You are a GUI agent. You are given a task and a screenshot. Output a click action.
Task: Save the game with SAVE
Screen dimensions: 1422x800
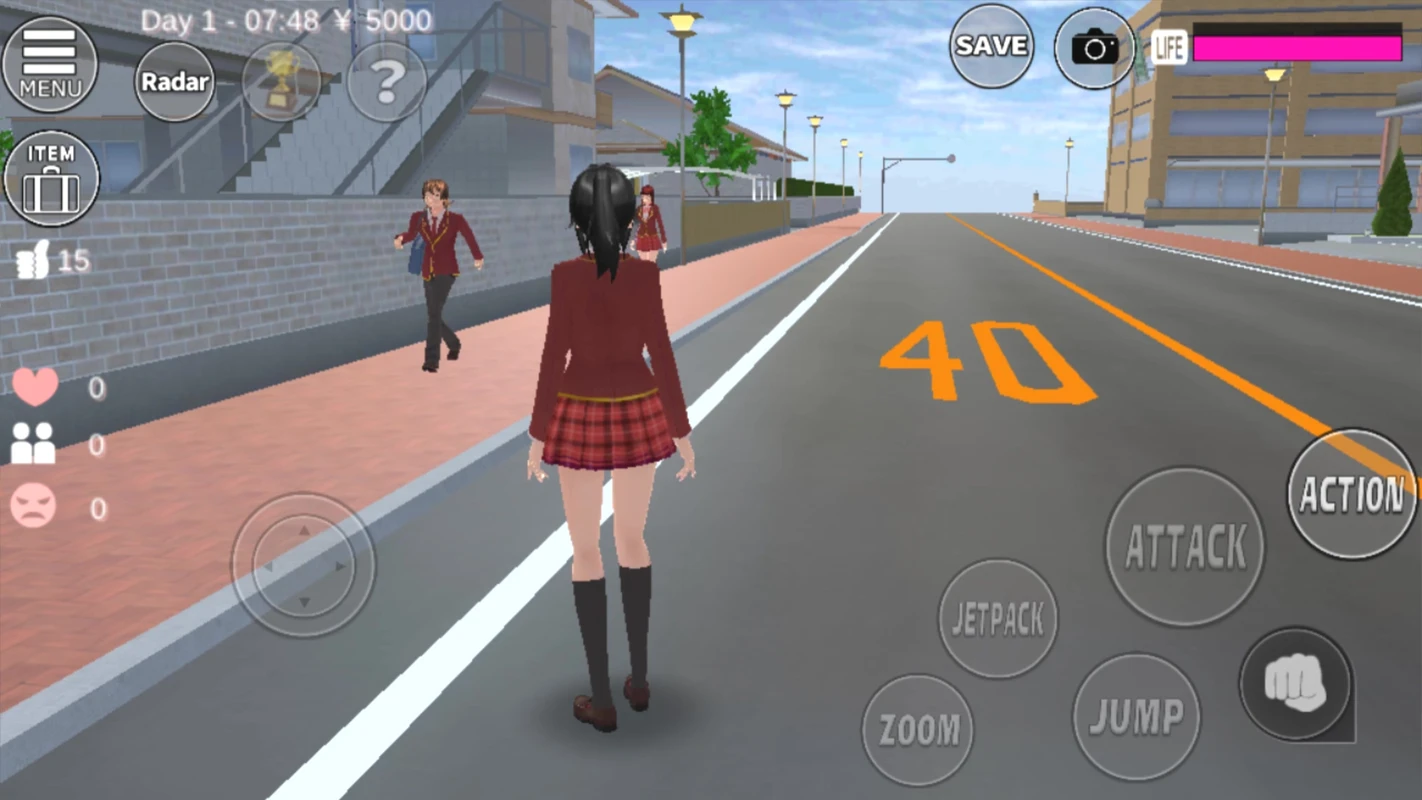point(990,46)
